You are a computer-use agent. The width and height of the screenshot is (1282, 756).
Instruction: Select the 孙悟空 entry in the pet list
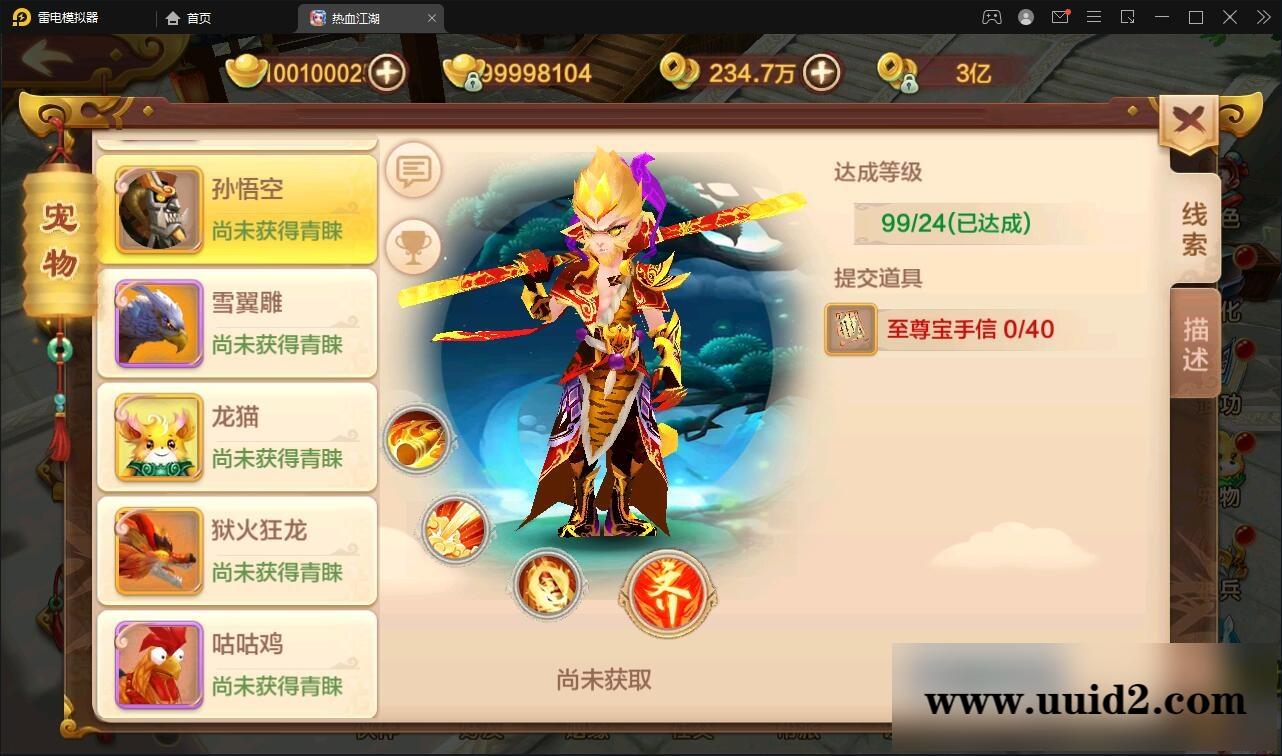pyautogui.click(x=237, y=208)
